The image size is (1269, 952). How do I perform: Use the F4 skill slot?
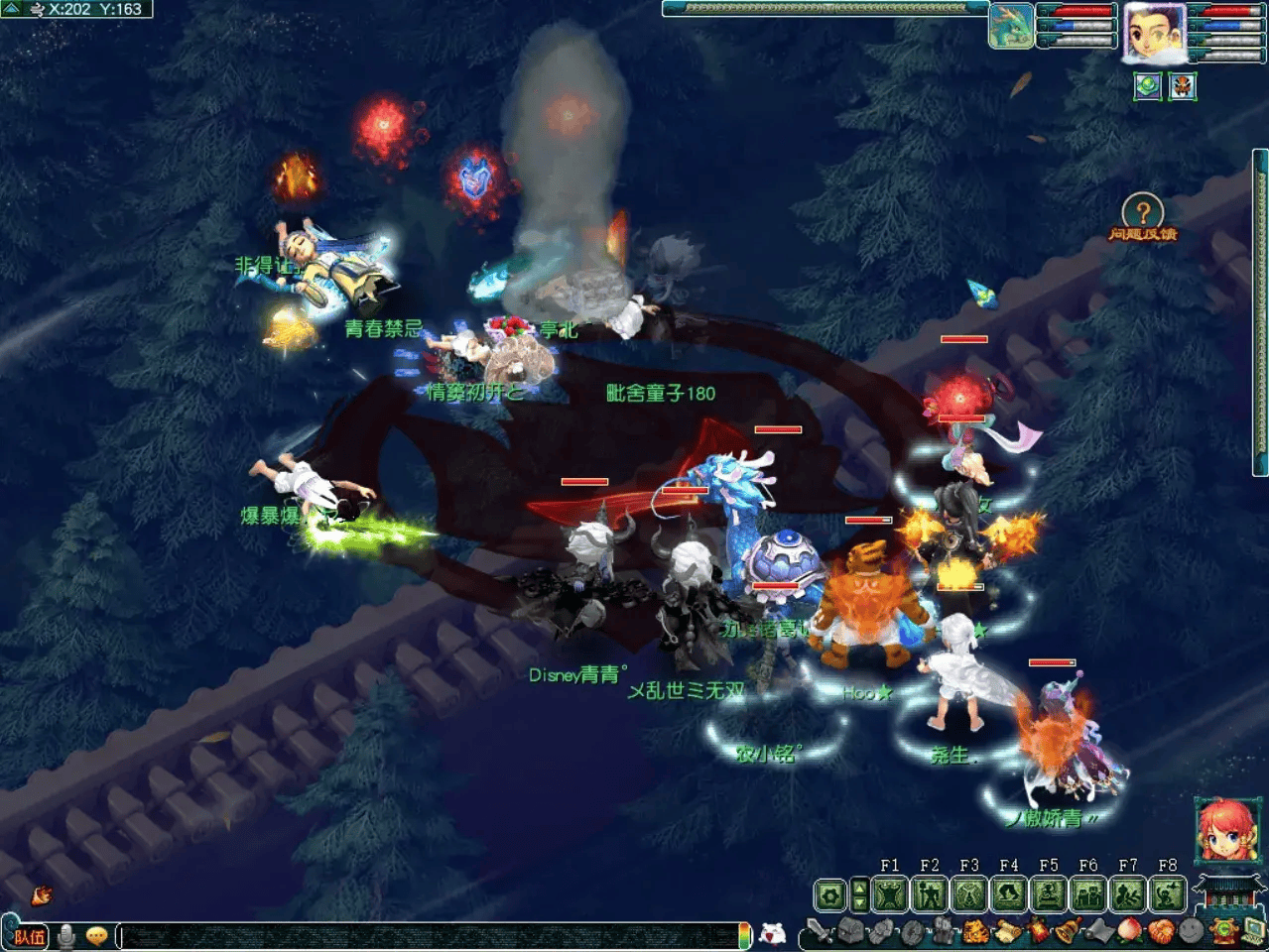click(x=1009, y=894)
